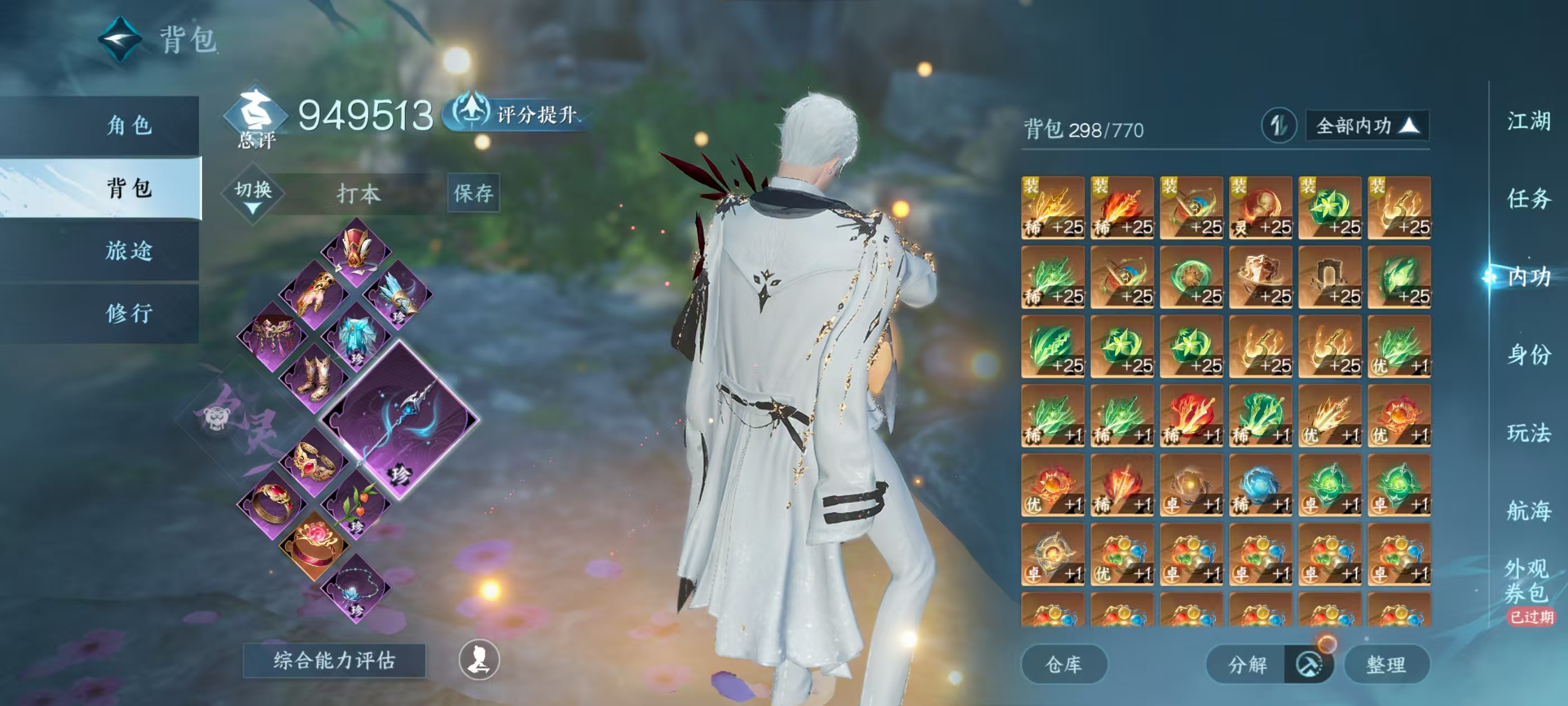The image size is (1568, 706).
Task: Open the 仓库 warehouse
Action: (1065, 665)
